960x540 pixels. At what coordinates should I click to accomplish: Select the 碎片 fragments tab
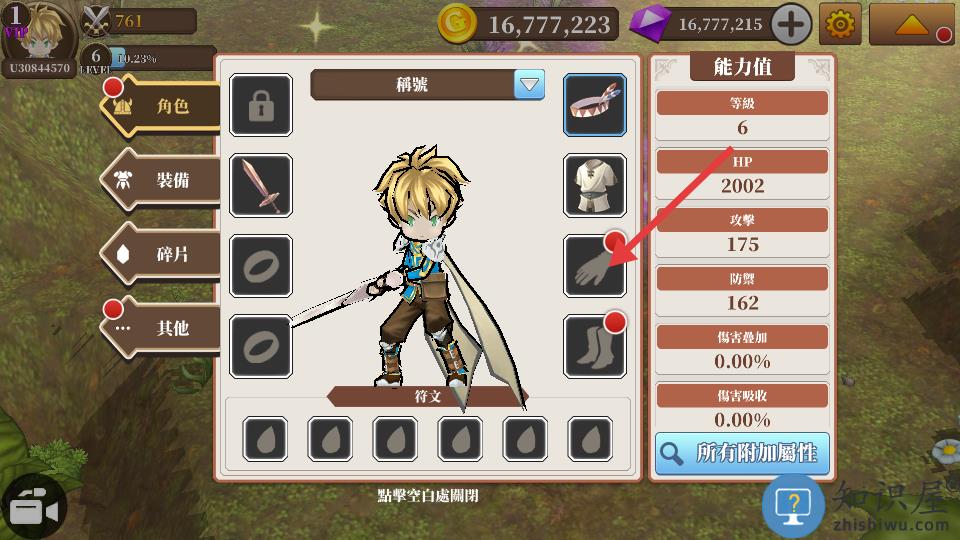click(x=162, y=254)
